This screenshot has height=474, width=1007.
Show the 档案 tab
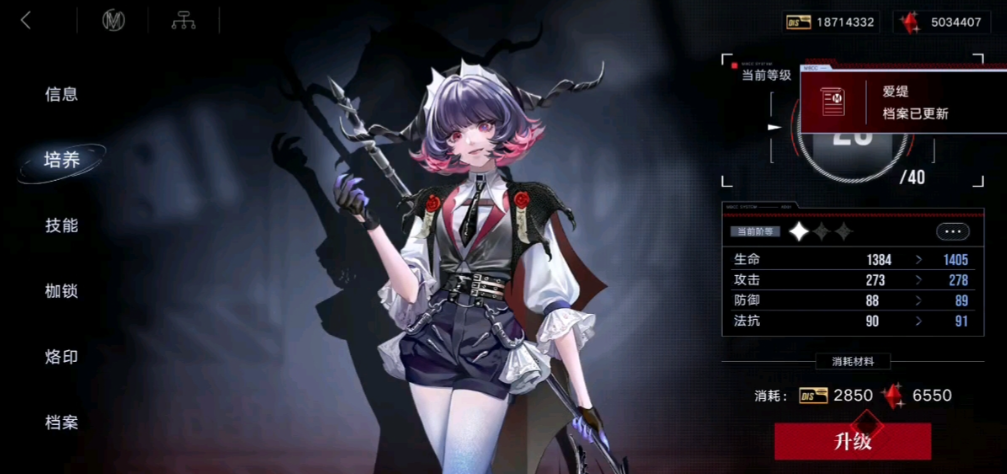coord(61,421)
